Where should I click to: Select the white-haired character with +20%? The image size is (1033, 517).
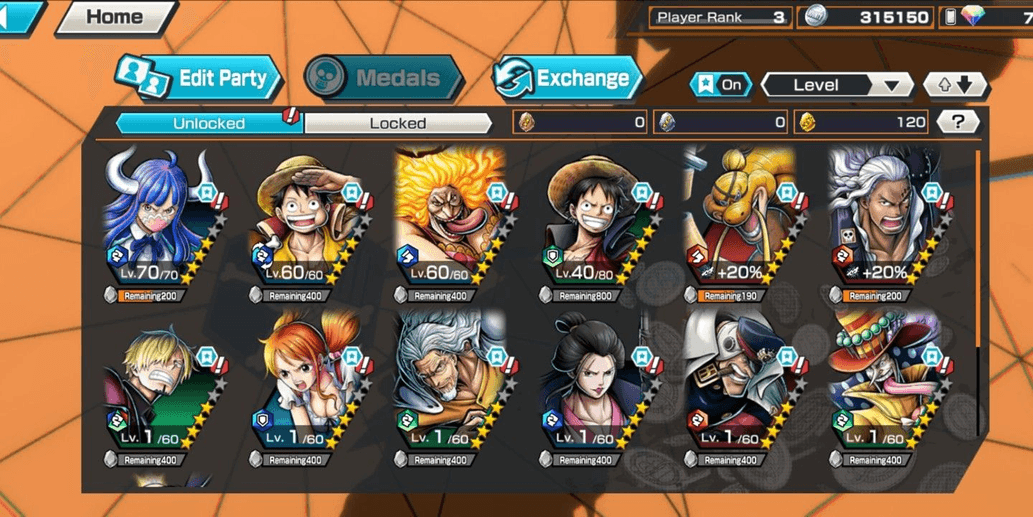883,222
